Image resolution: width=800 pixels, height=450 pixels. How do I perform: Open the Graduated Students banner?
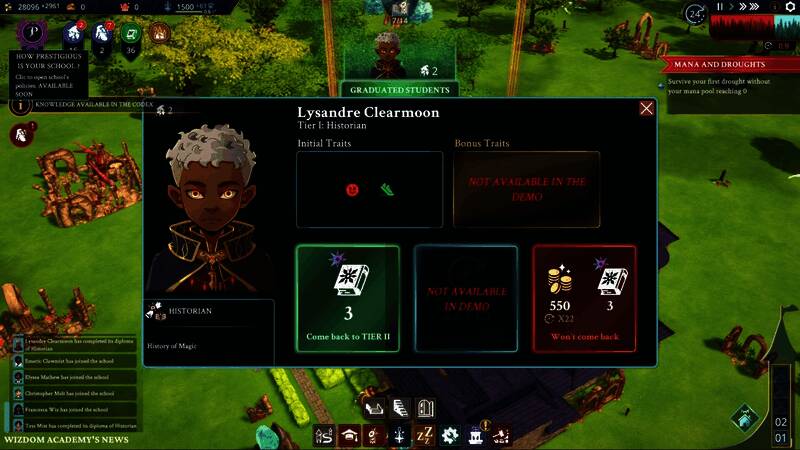pyautogui.click(x=399, y=90)
